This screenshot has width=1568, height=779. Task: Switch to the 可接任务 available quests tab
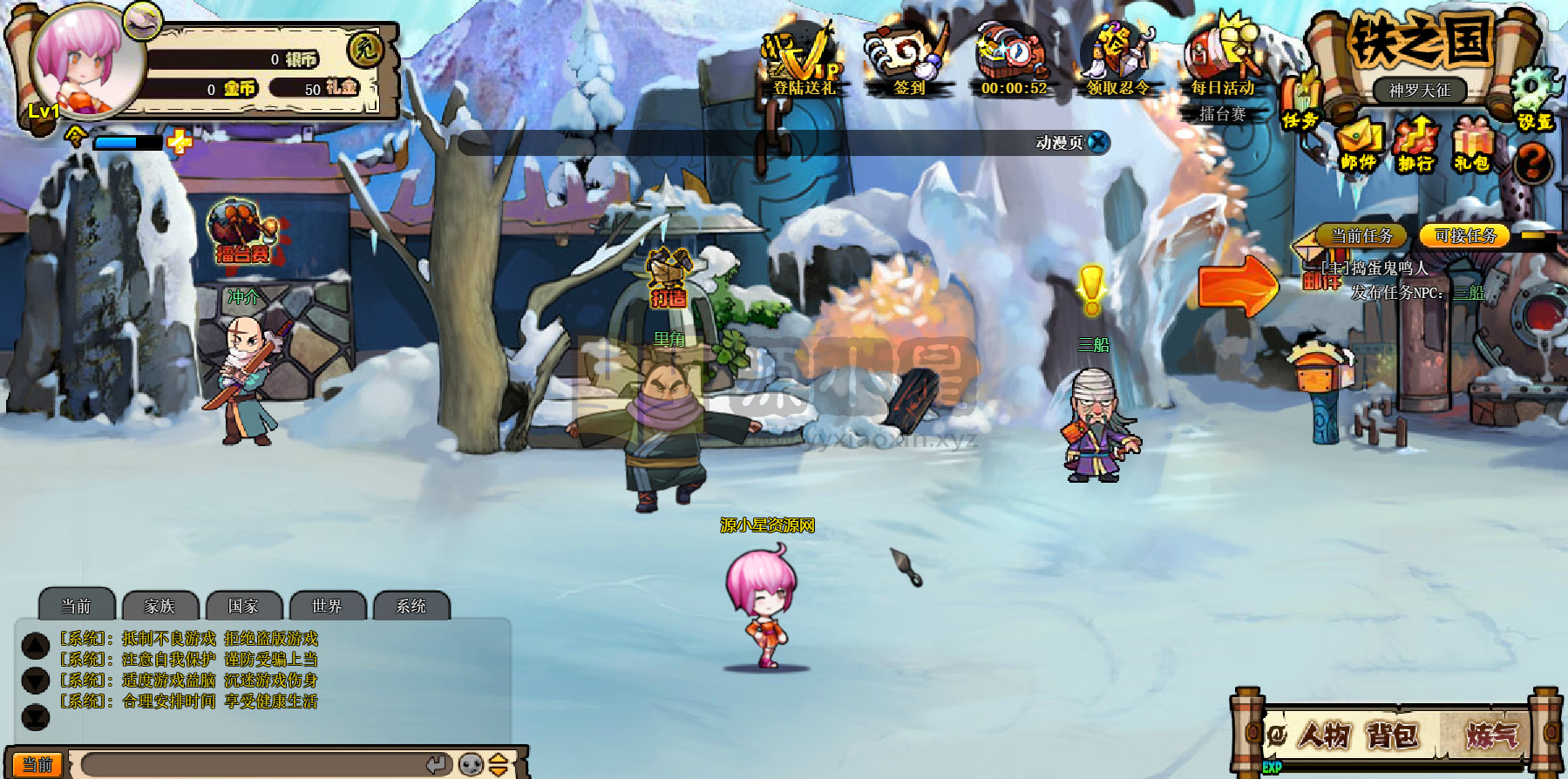tap(1465, 235)
